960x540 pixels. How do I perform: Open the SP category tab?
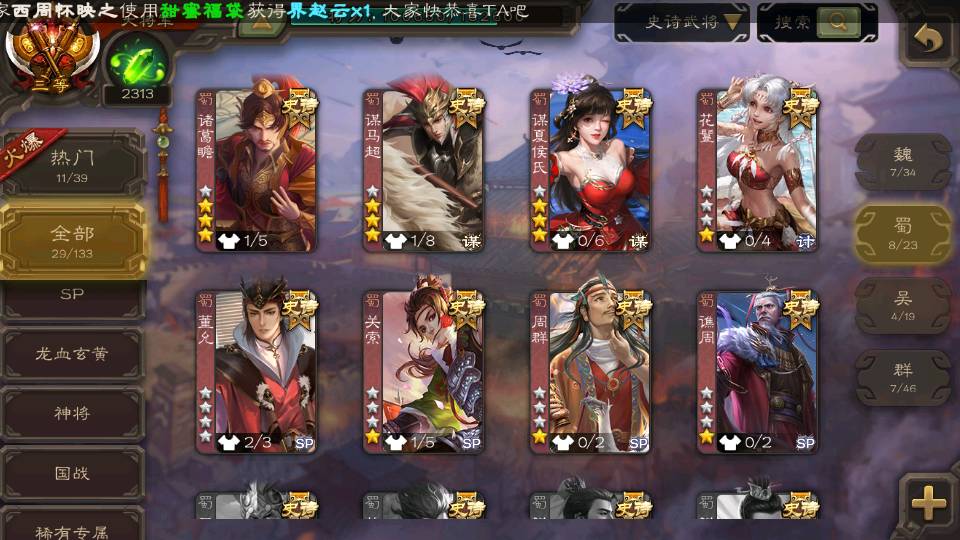tap(72, 294)
